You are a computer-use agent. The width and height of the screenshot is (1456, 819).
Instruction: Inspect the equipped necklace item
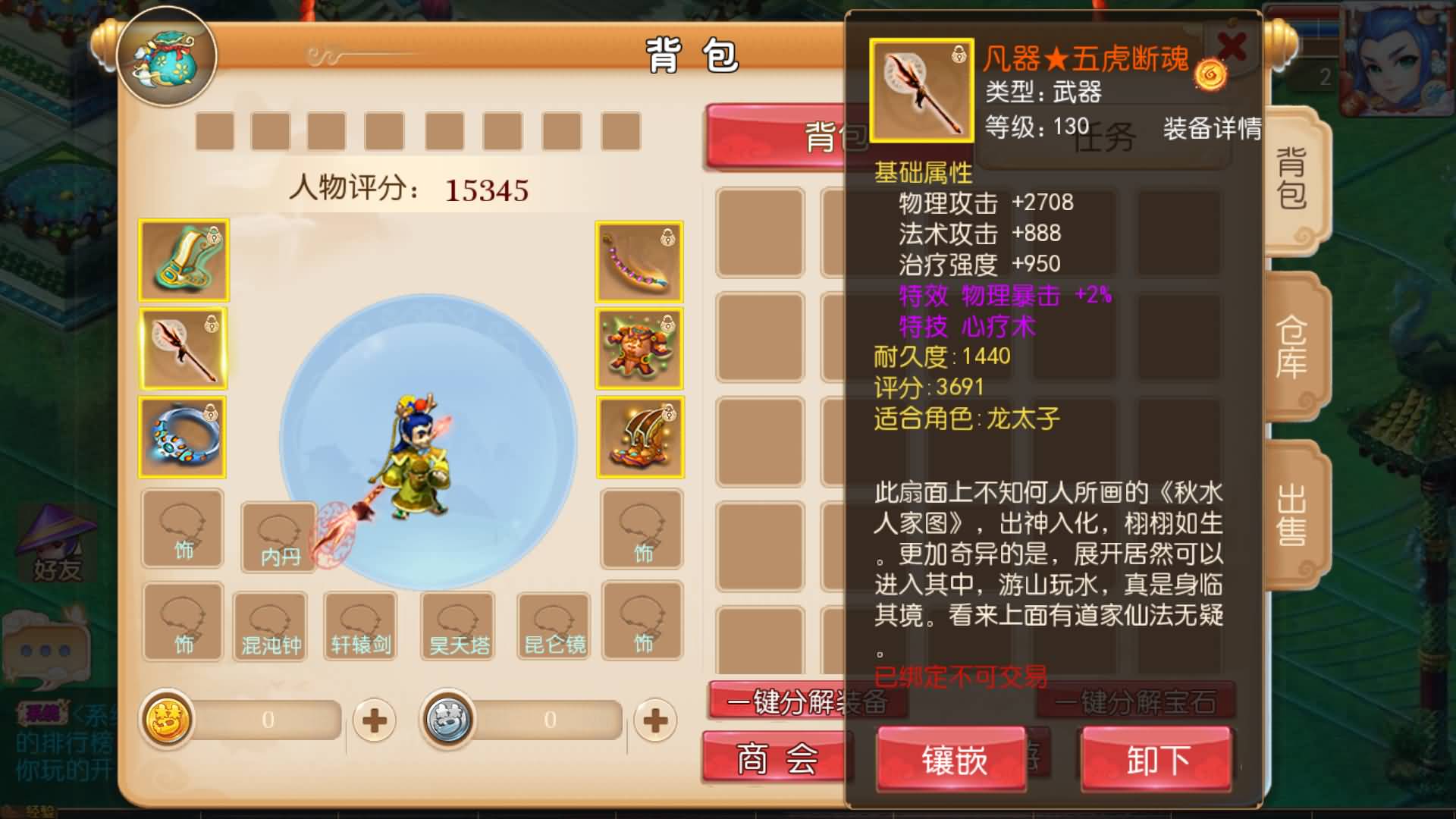click(639, 260)
